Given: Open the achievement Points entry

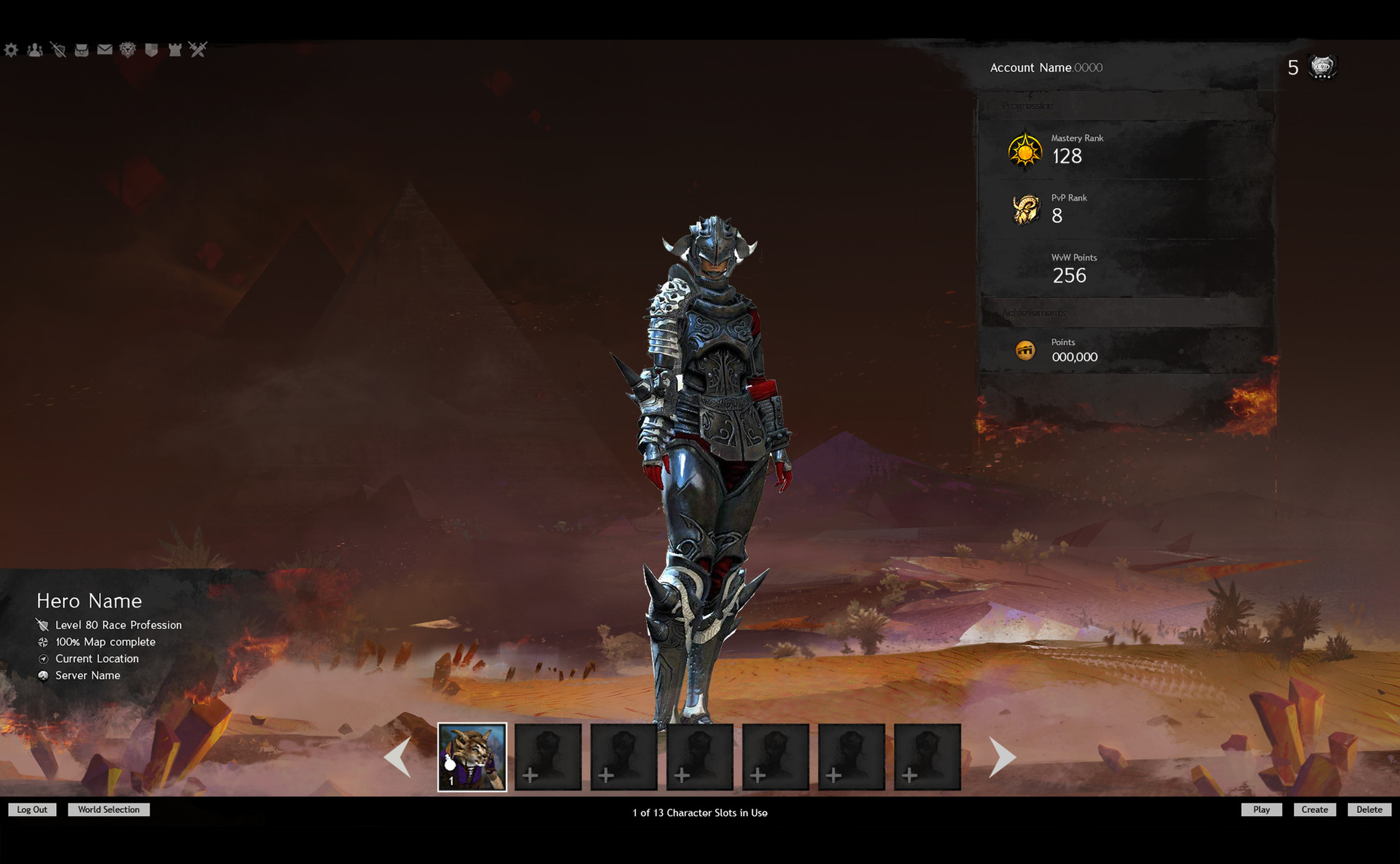Looking at the screenshot, I should tap(1073, 351).
